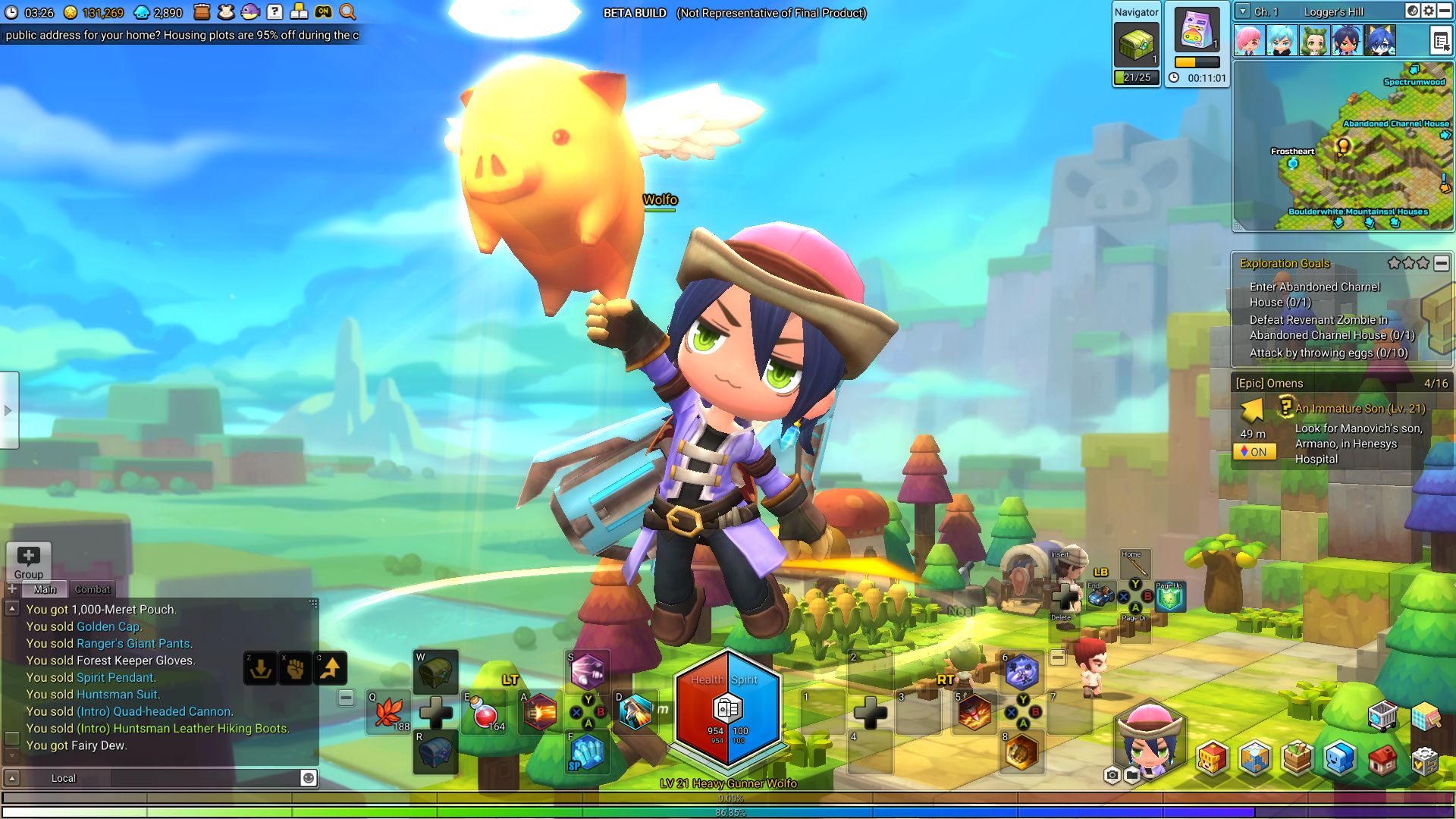Open the question mark help icon
Viewport: 1456px width, 819px height.
pyautogui.click(x=275, y=12)
